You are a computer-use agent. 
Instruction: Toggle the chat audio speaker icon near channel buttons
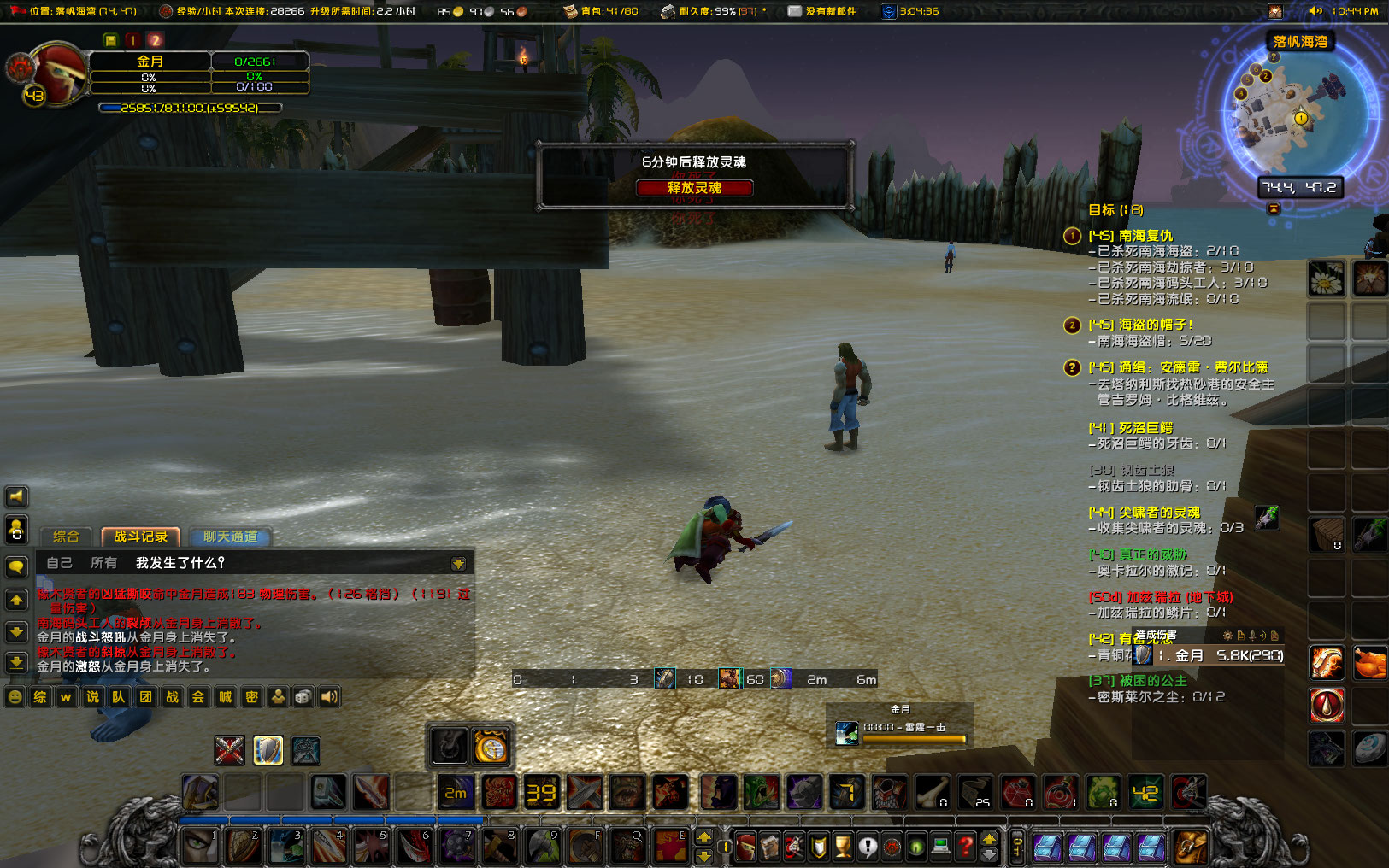[329, 697]
